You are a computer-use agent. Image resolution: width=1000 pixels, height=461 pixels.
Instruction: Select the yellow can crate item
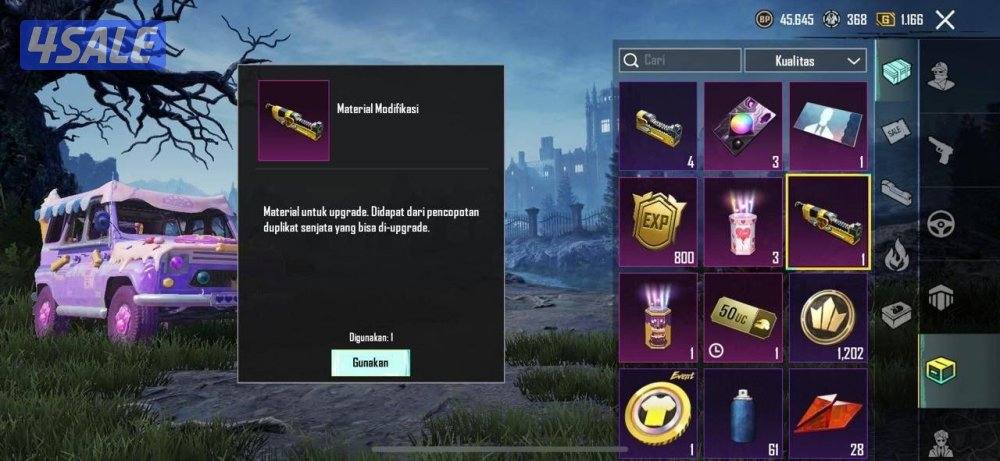pyautogui.click(x=657, y=318)
